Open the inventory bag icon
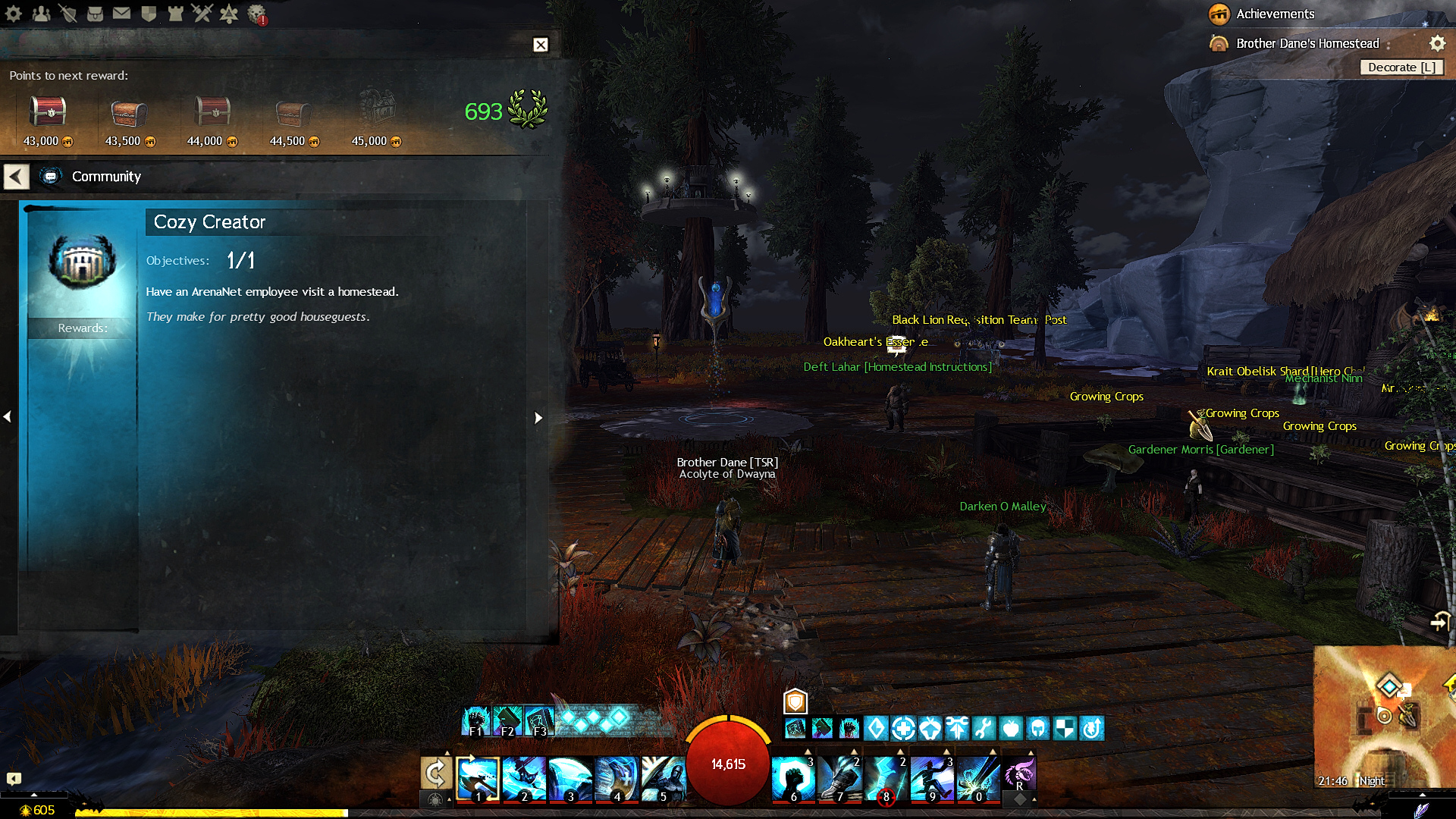The image size is (1456, 819). click(95, 14)
